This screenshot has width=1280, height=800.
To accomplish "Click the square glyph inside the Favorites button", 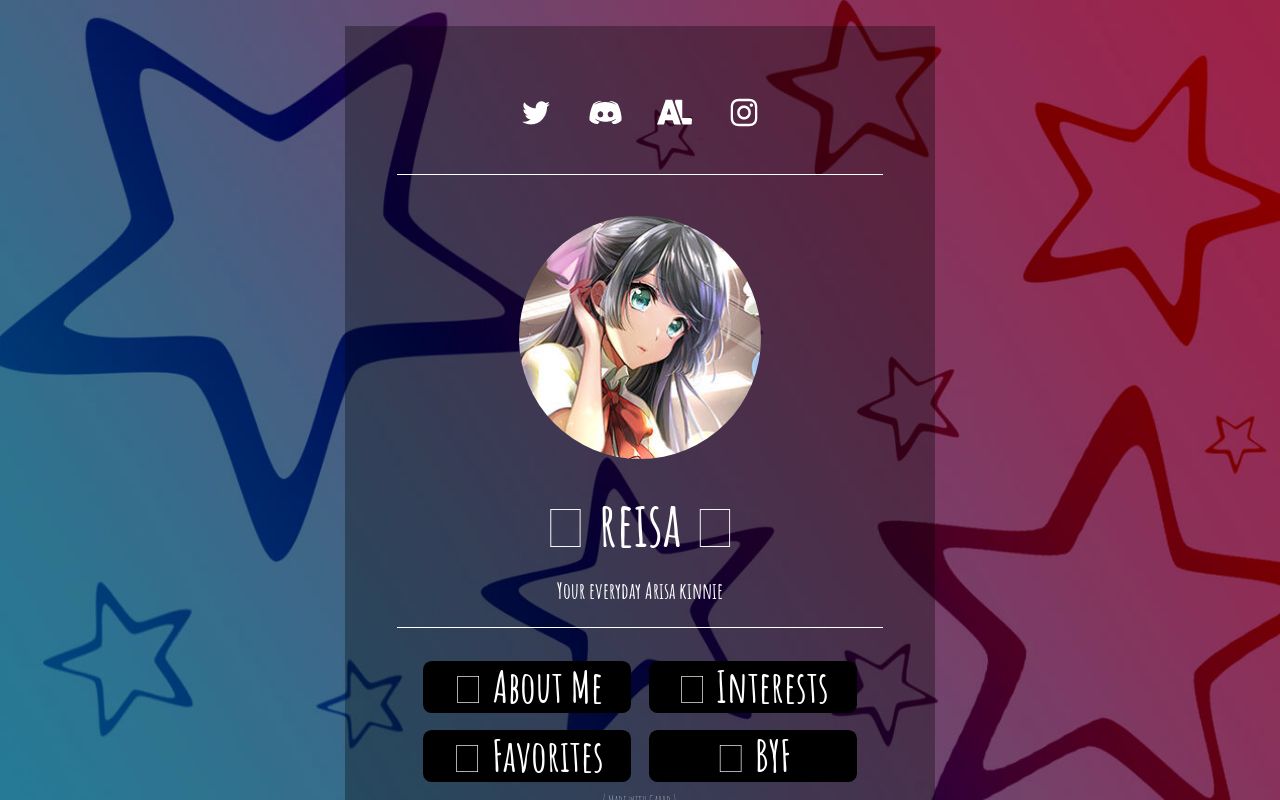I will [466, 756].
